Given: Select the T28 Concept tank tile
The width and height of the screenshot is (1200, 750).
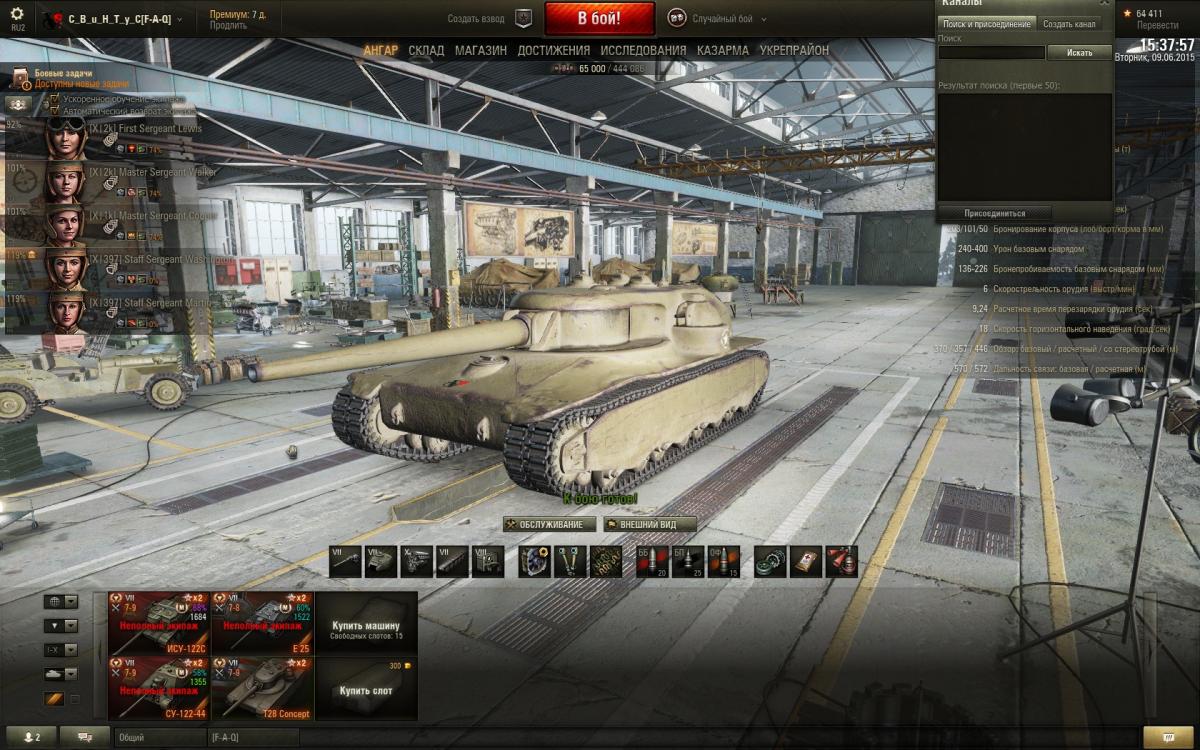Looking at the screenshot, I should click(x=263, y=688).
